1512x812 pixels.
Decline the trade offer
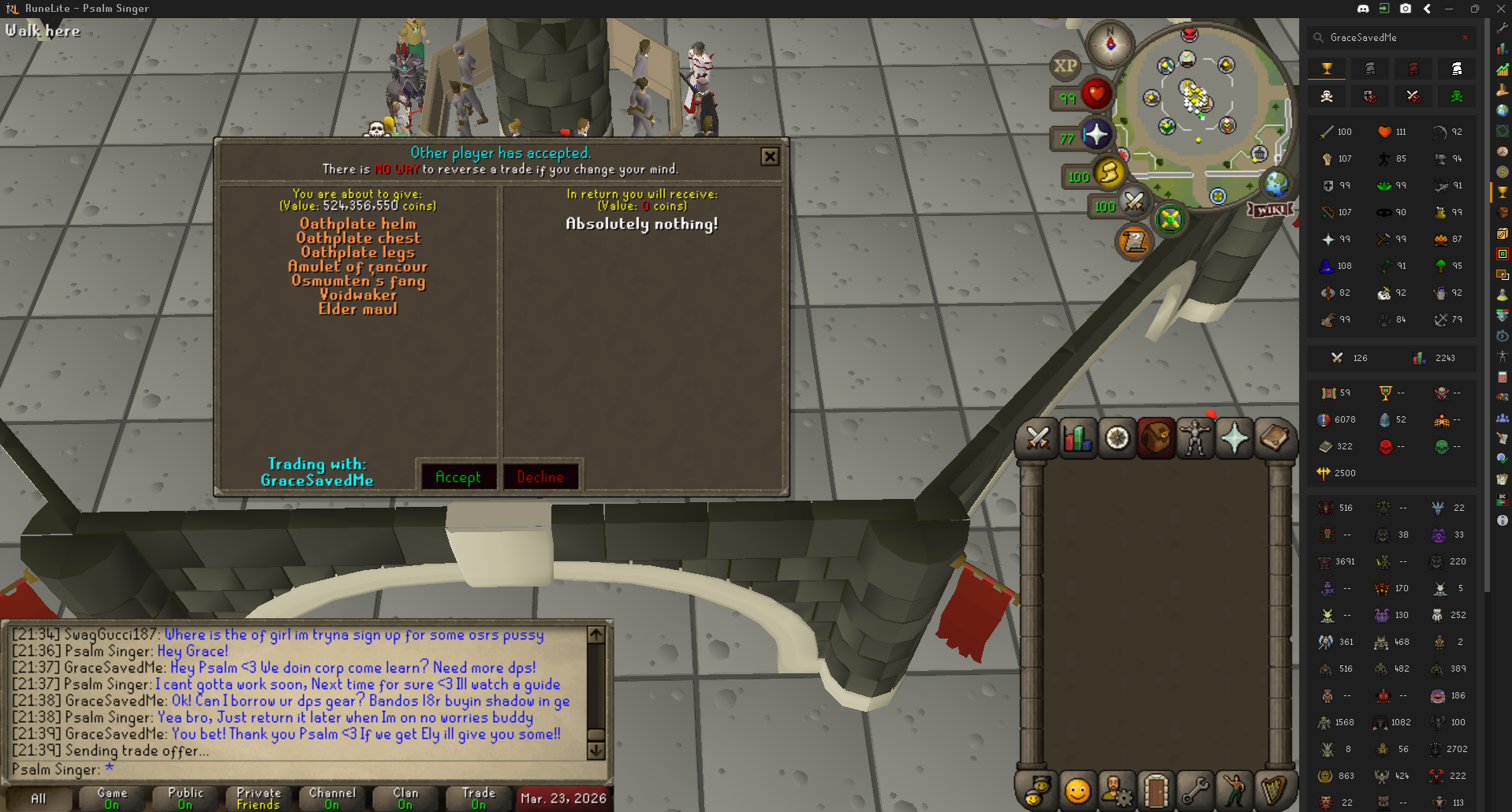tap(540, 477)
